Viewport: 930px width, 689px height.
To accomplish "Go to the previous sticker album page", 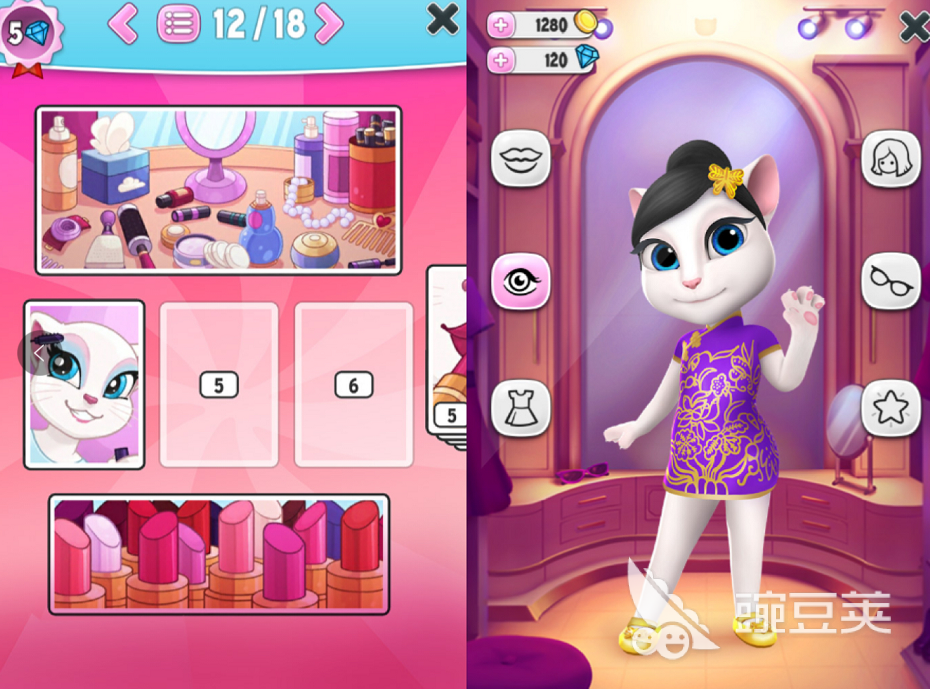I will (123, 24).
